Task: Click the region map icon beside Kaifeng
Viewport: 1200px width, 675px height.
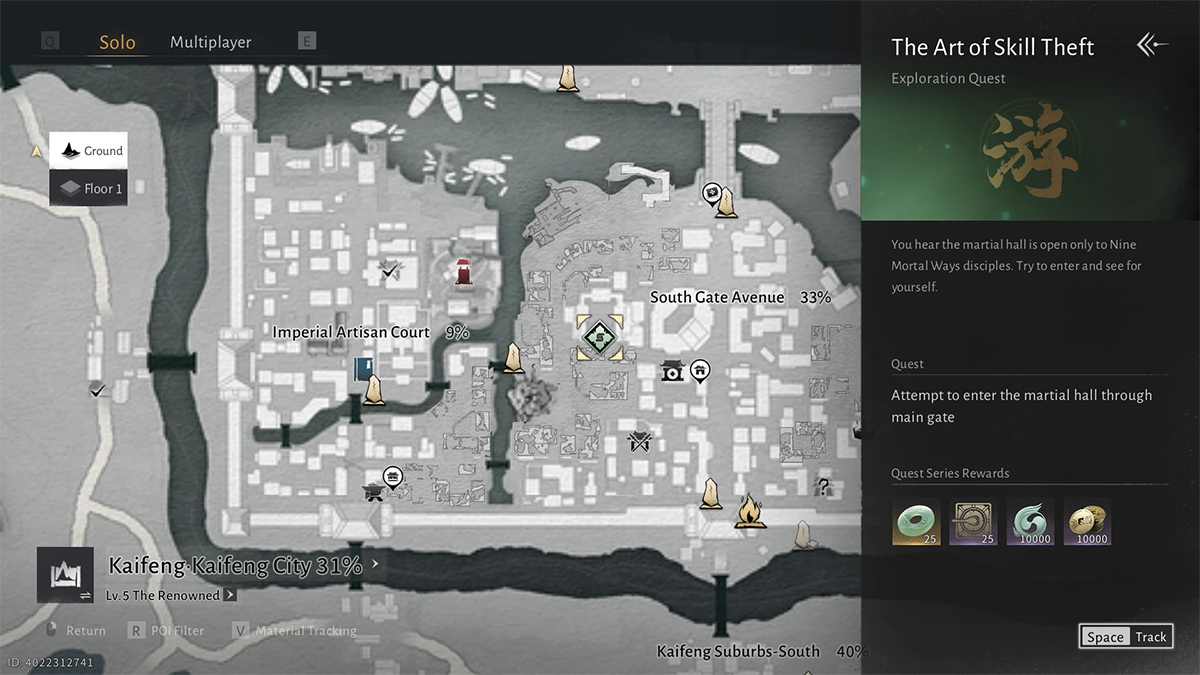Action: click(x=65, y=575)
